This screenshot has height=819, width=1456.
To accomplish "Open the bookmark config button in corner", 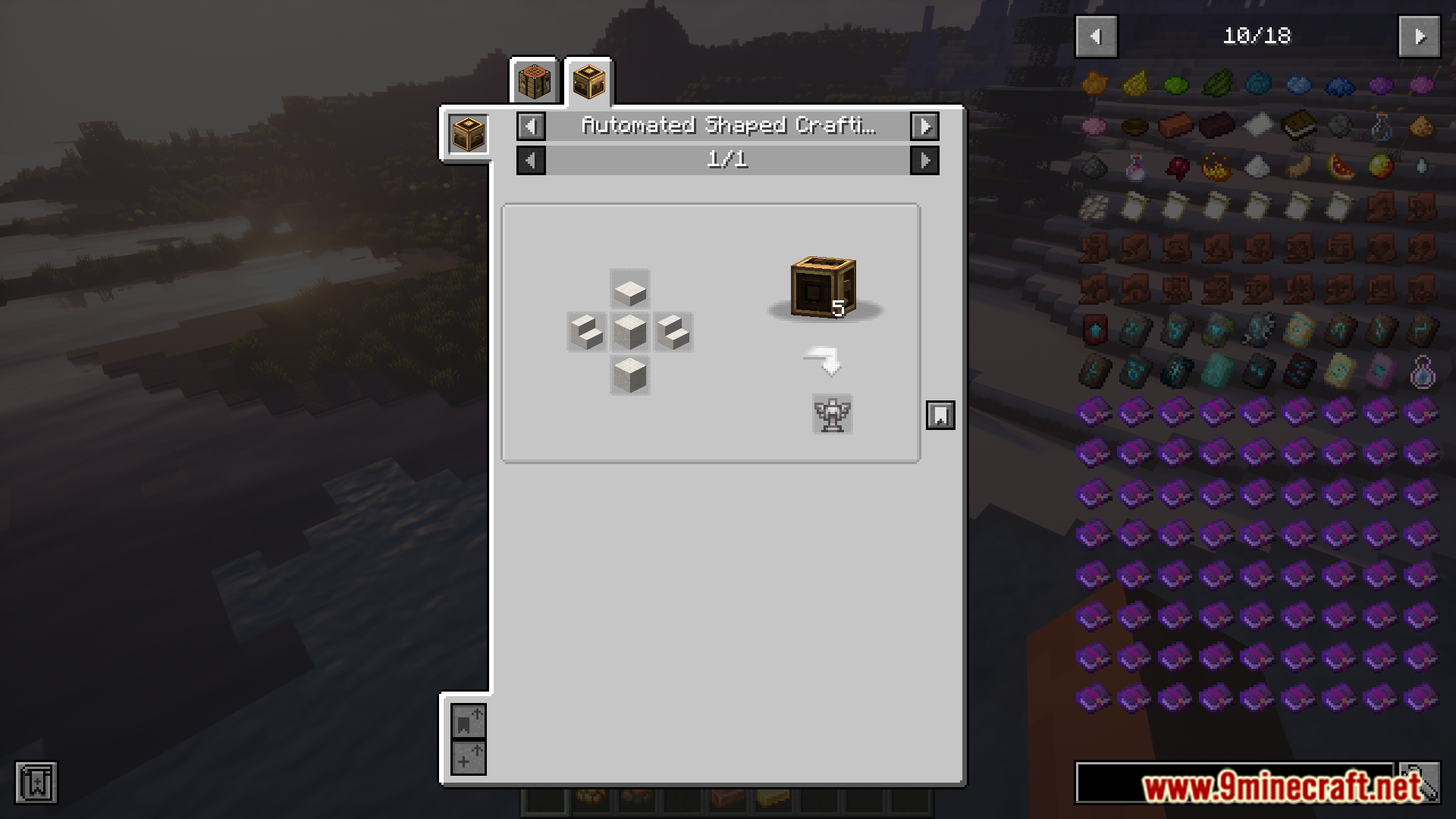I will [36, 783].
